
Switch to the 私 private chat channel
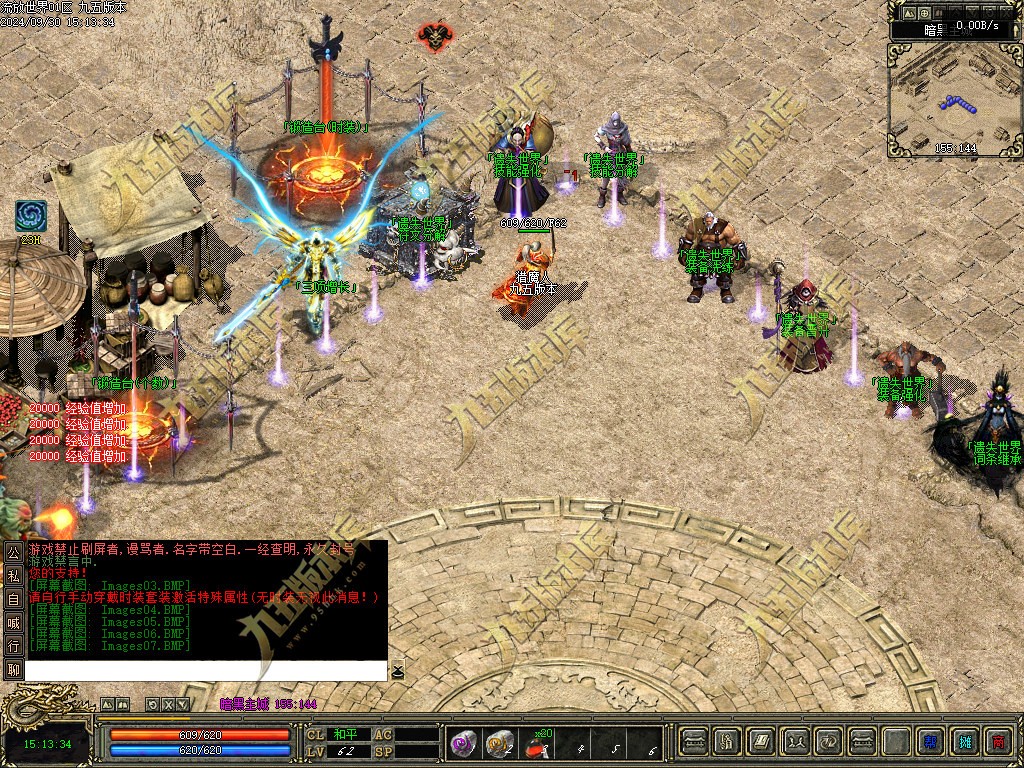[13, 575]
